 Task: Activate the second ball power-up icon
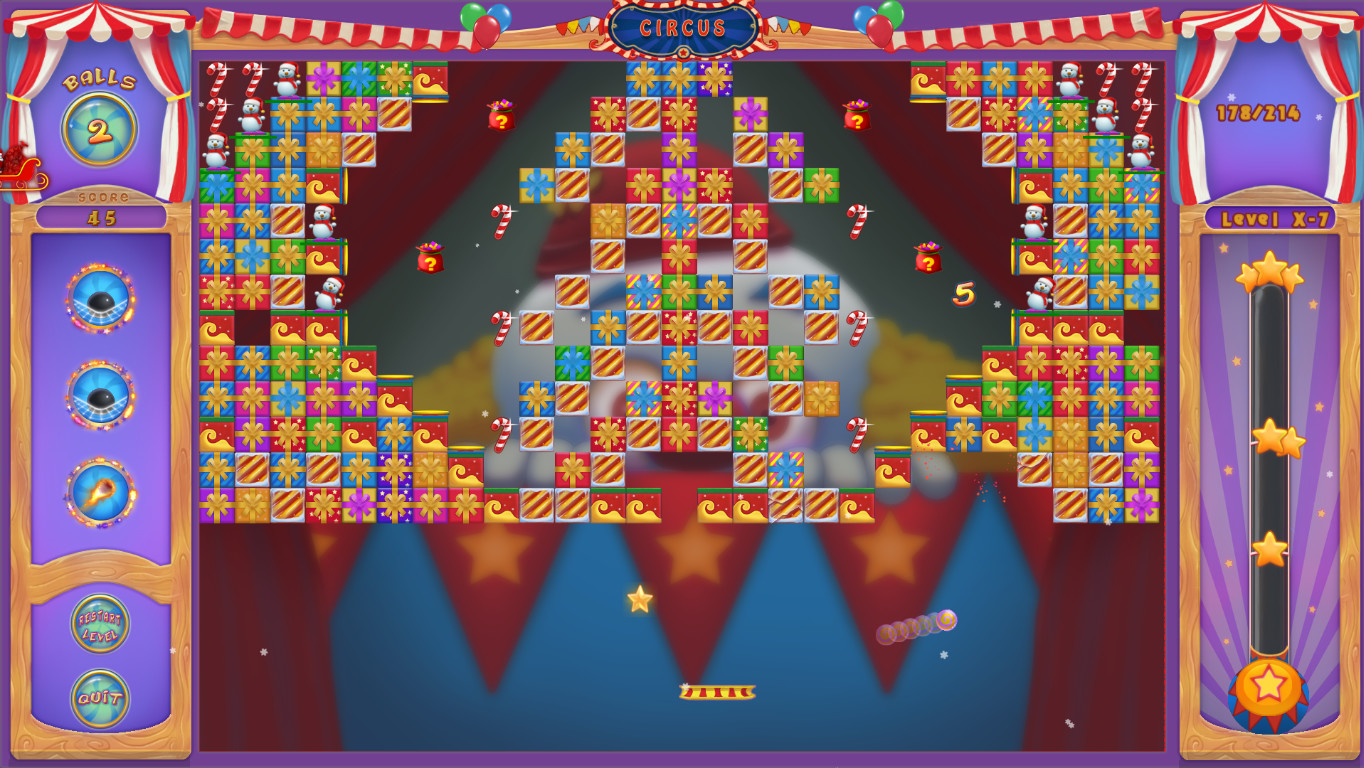tap(97, 389)
